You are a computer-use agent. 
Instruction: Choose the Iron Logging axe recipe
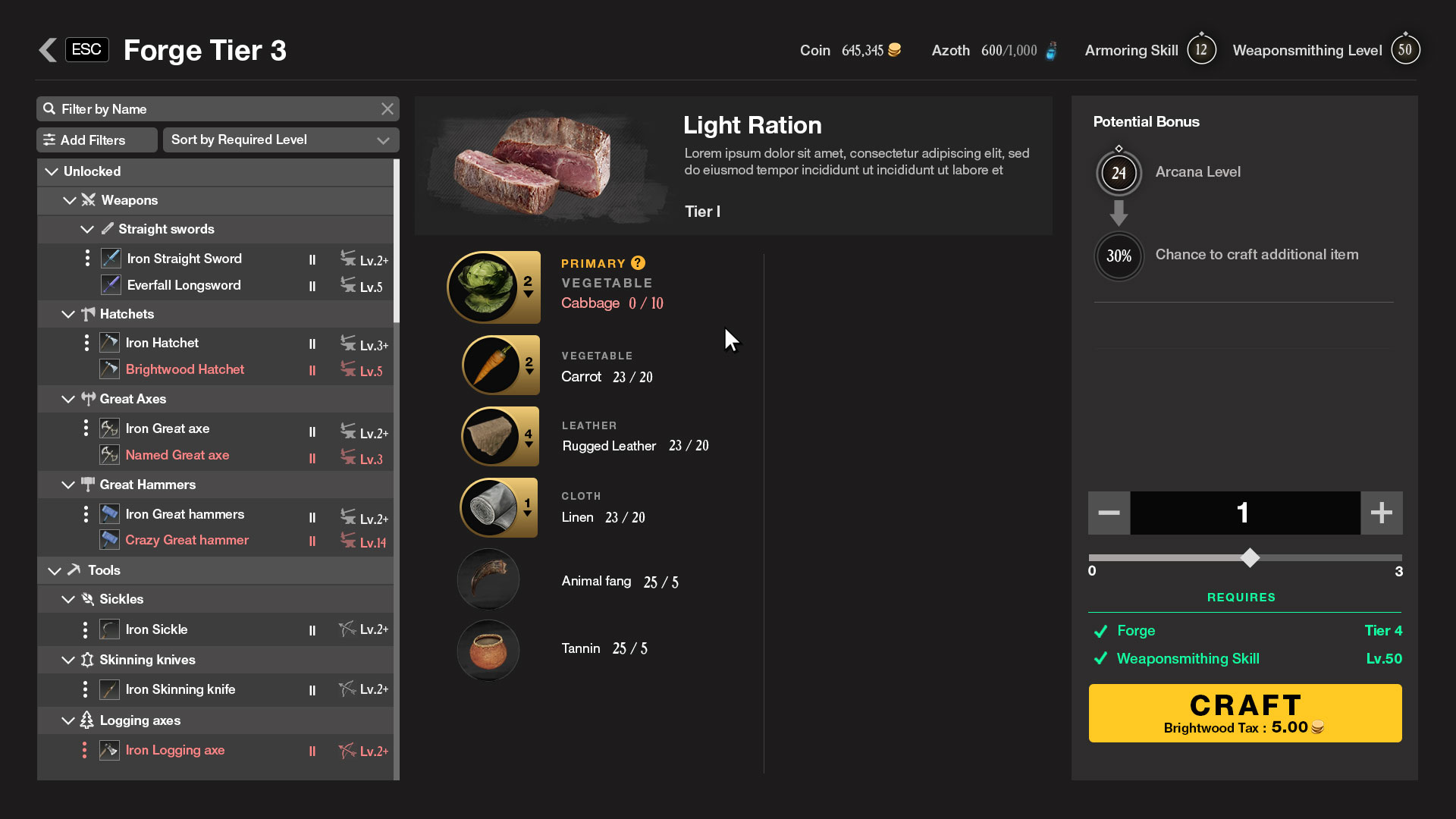click(x=175, y=750)
